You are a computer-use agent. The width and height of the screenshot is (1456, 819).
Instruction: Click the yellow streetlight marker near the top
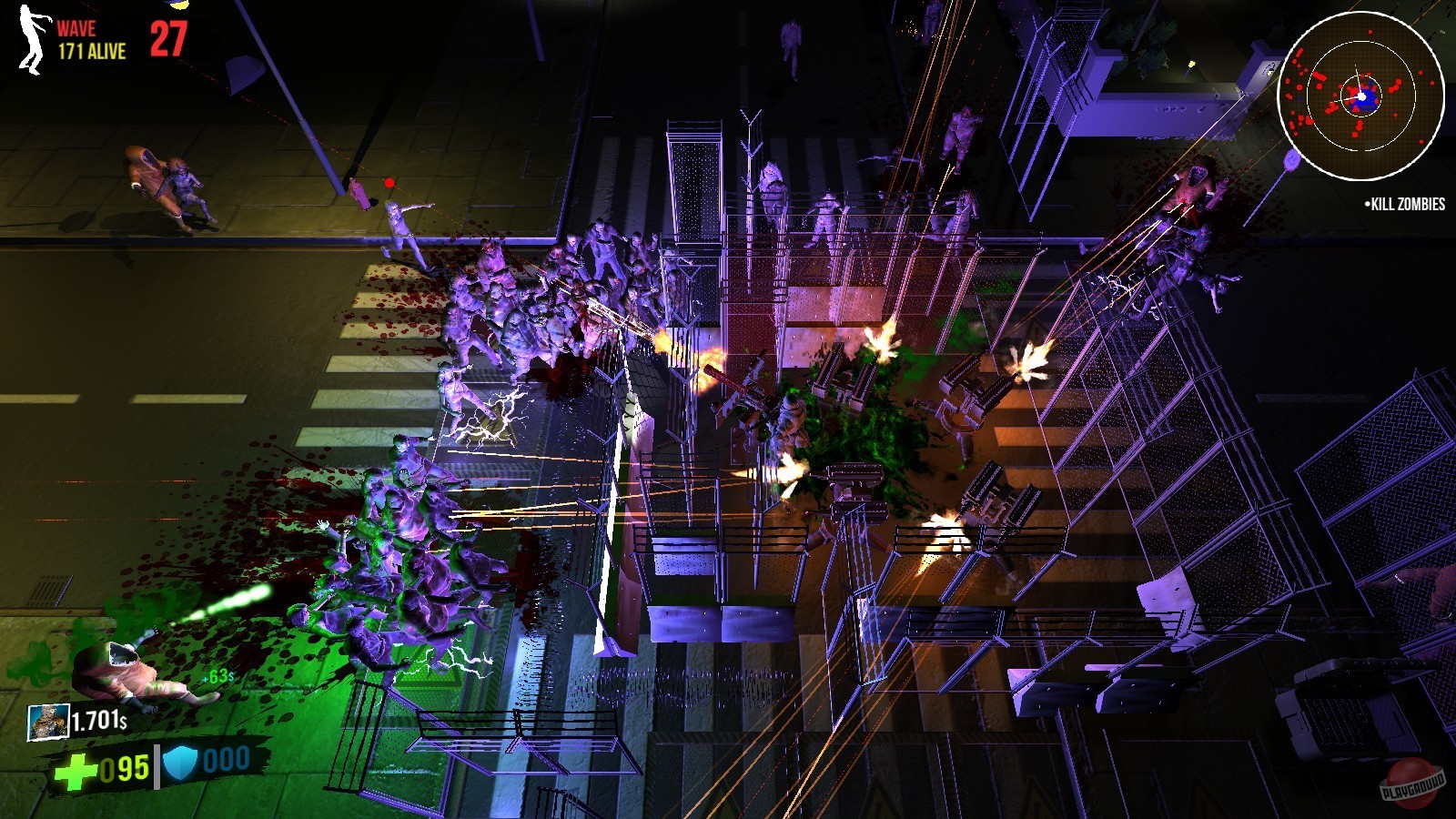(177, 5)
